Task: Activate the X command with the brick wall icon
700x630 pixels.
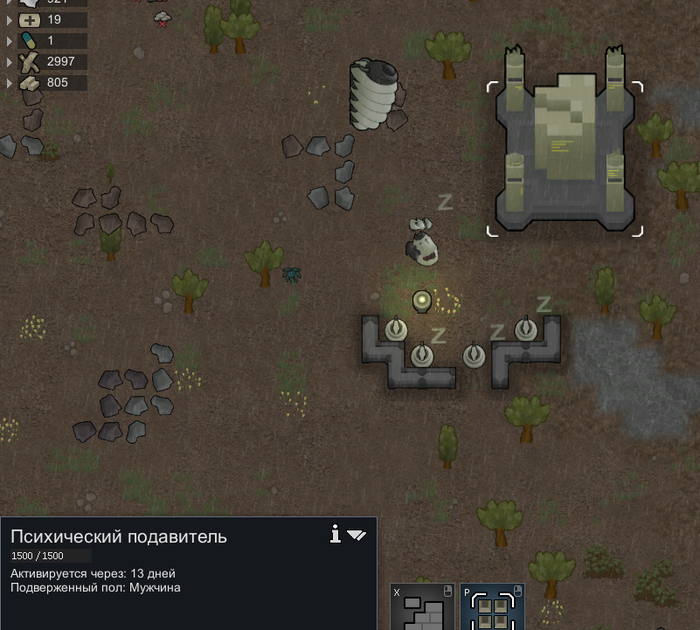Action: [x=422, y=608]
